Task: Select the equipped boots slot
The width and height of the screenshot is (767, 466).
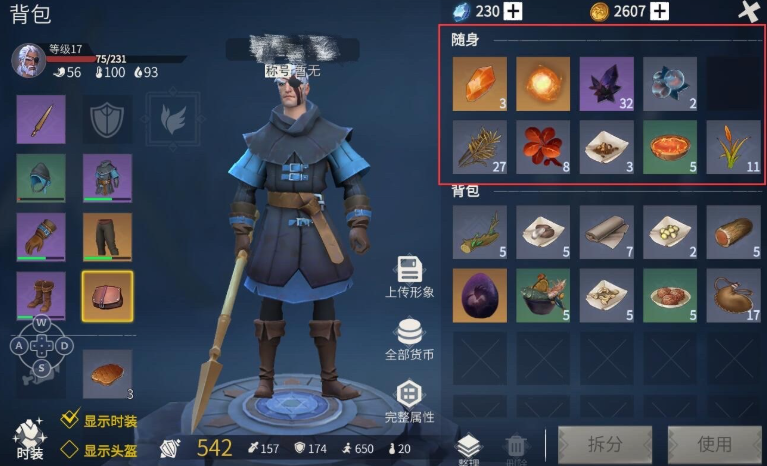Action: 41,296
